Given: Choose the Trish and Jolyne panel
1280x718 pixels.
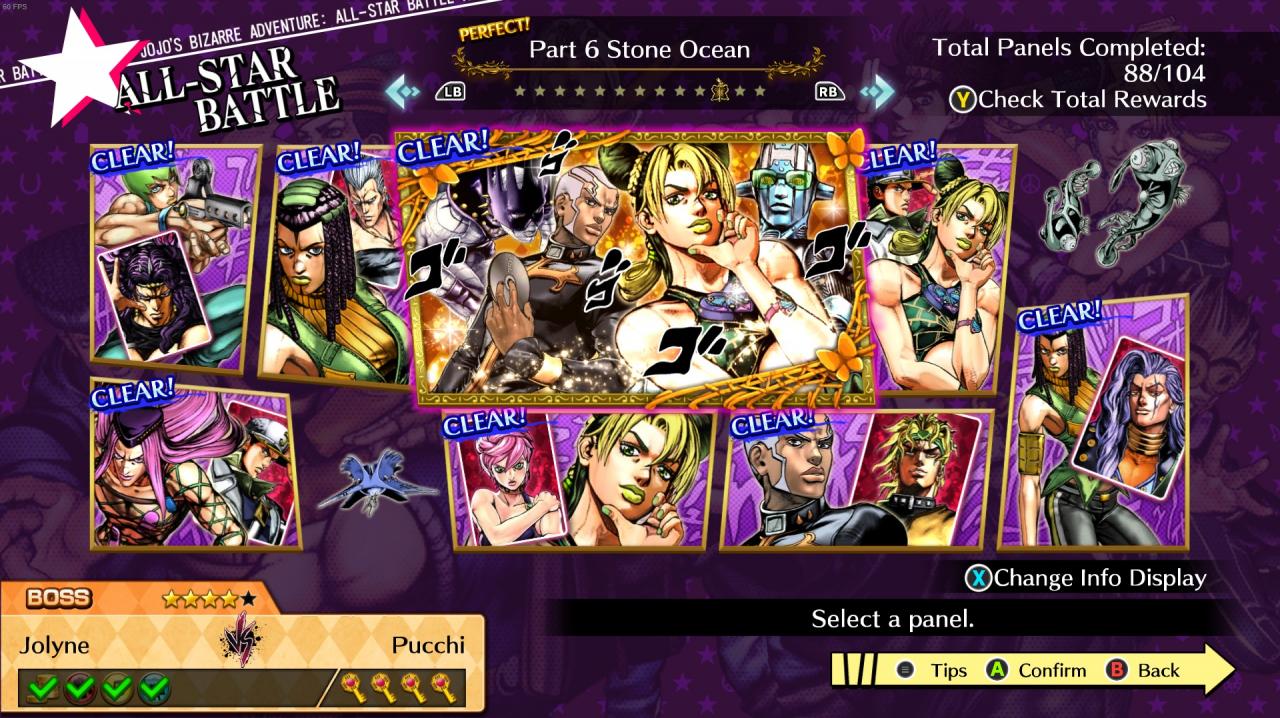Looking at the screenshot, I should (580, 480).
